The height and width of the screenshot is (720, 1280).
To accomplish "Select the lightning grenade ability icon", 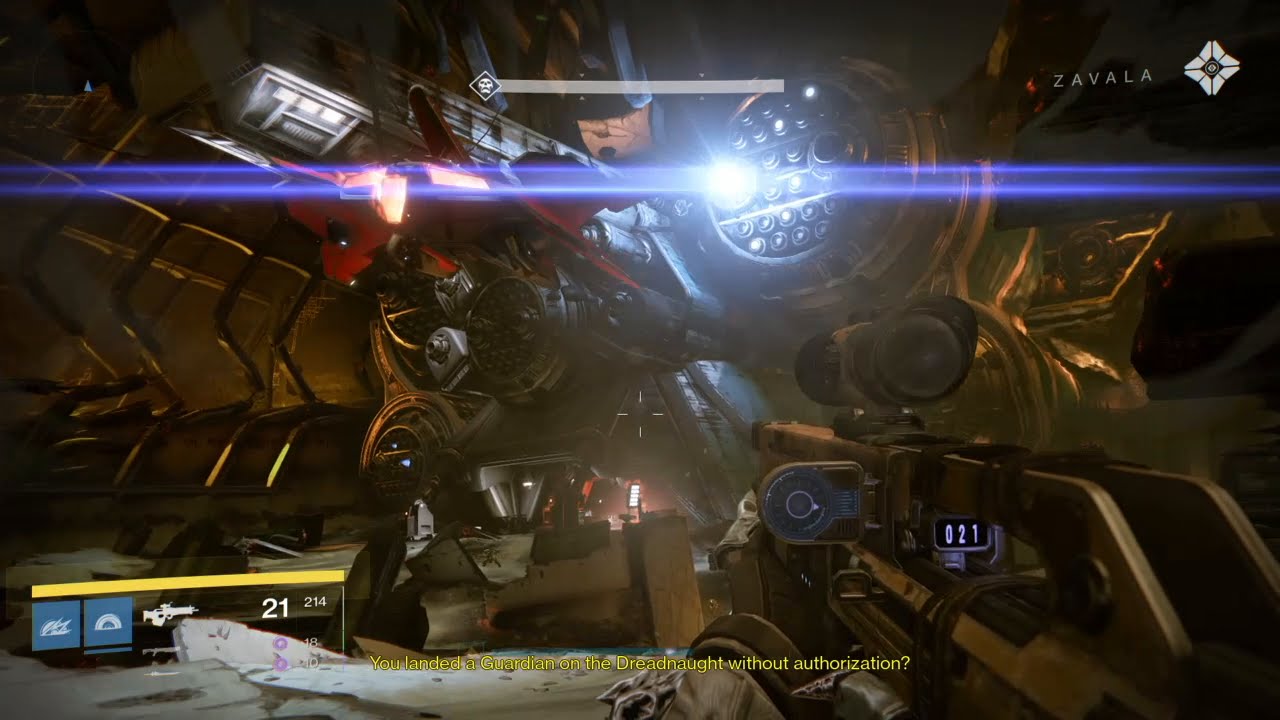I will pyautogui.click(x=56, y=625).
